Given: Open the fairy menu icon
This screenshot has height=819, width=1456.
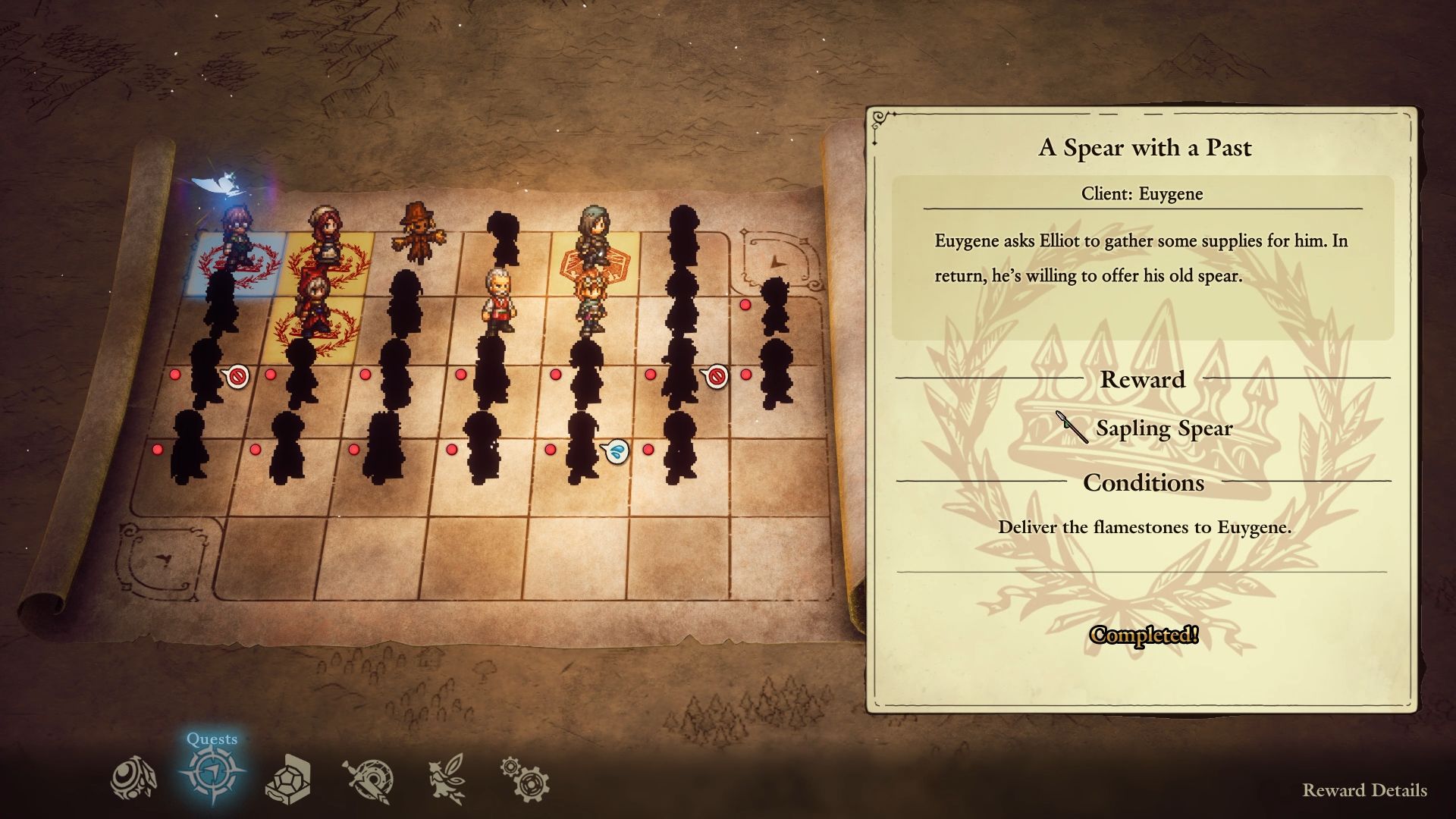Looking at the screenshot, I should point(446,779).
